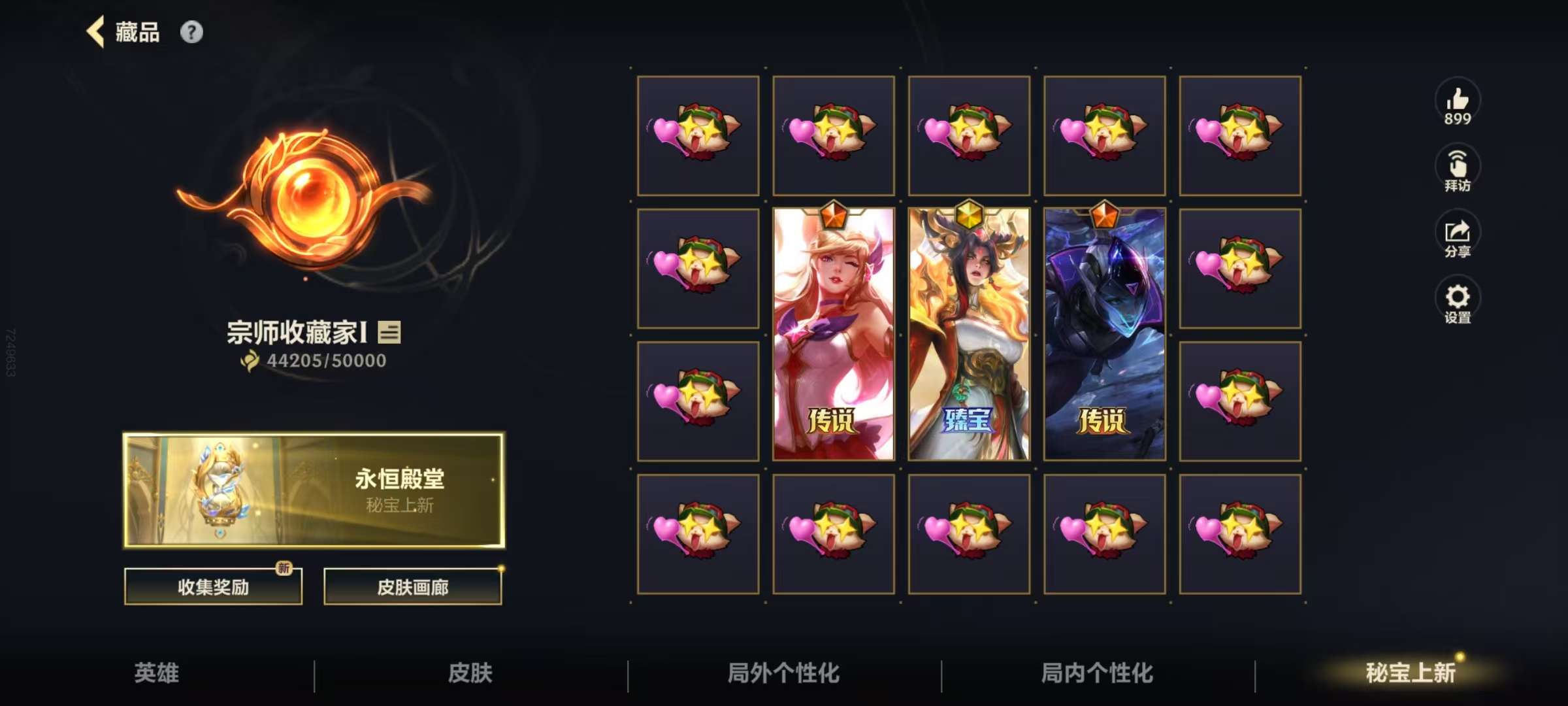Click the star badge on the pink legendary skin
The width and height of the screenshot is (1568, 706).
pos(834,216)
